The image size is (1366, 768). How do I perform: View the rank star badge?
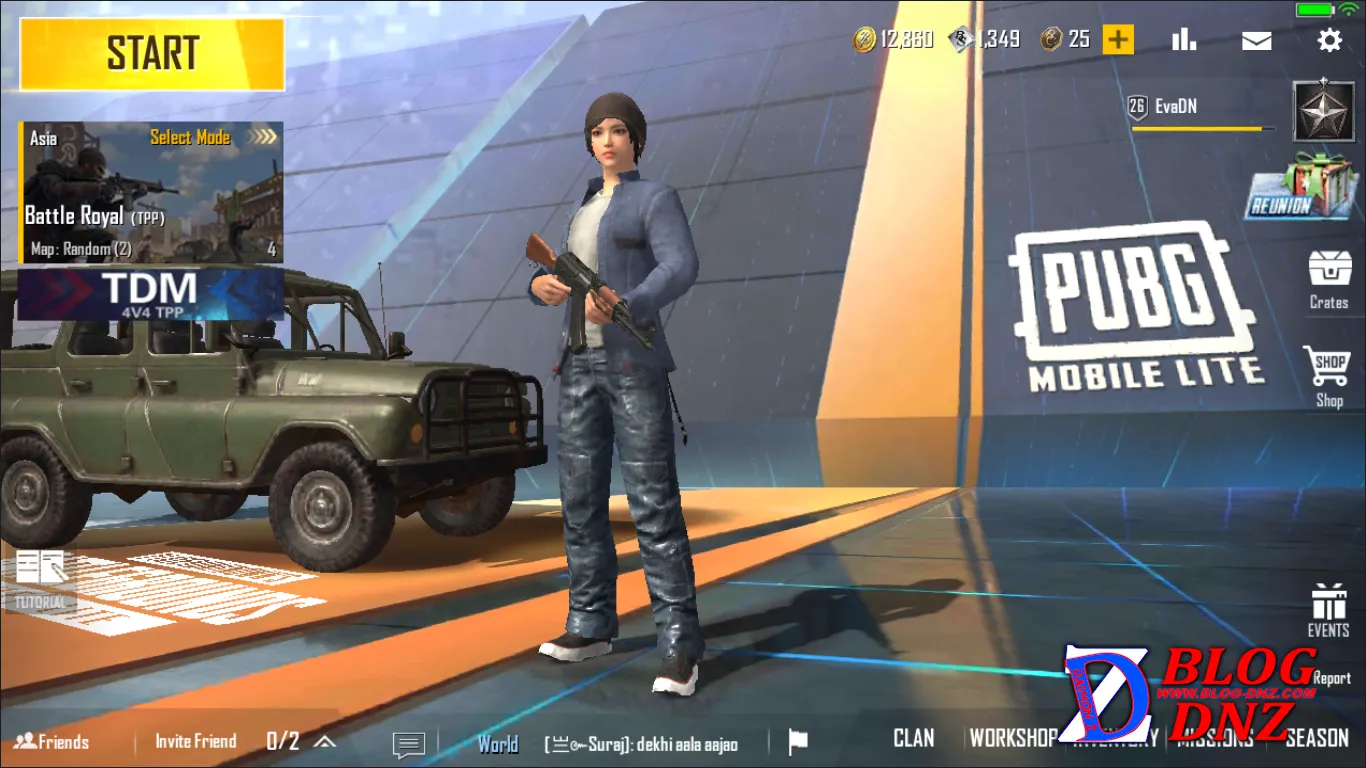[1324, 111]
